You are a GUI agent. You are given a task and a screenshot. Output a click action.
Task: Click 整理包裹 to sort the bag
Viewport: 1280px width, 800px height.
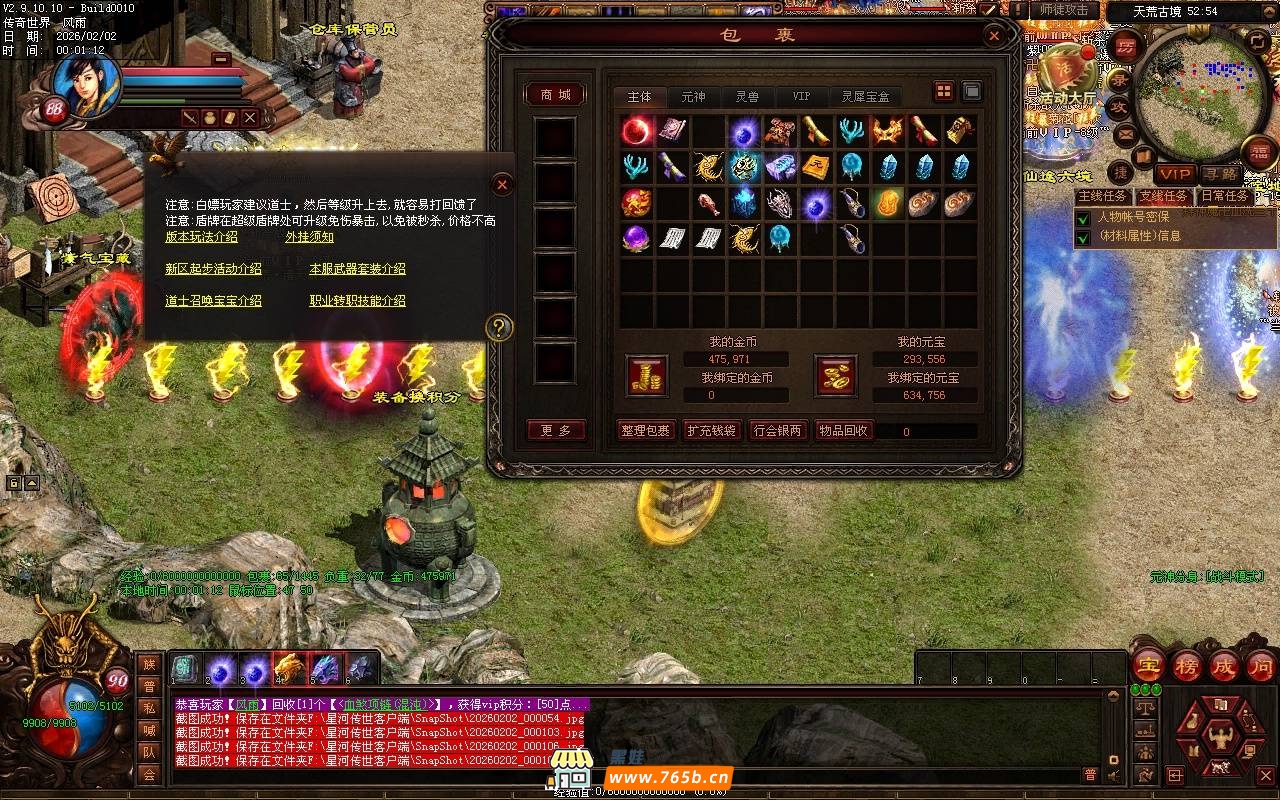click(645, 431)
